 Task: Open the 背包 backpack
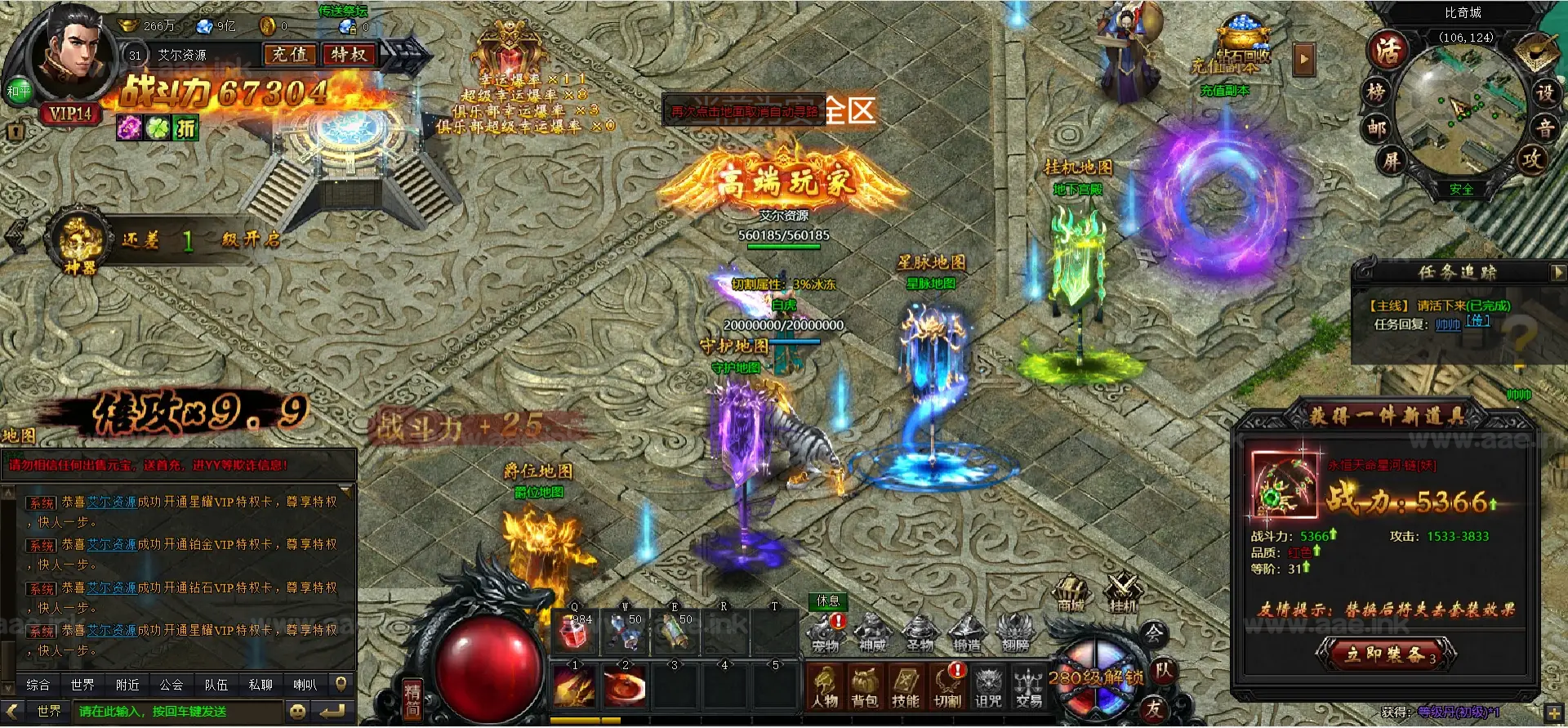coord(864,686)
